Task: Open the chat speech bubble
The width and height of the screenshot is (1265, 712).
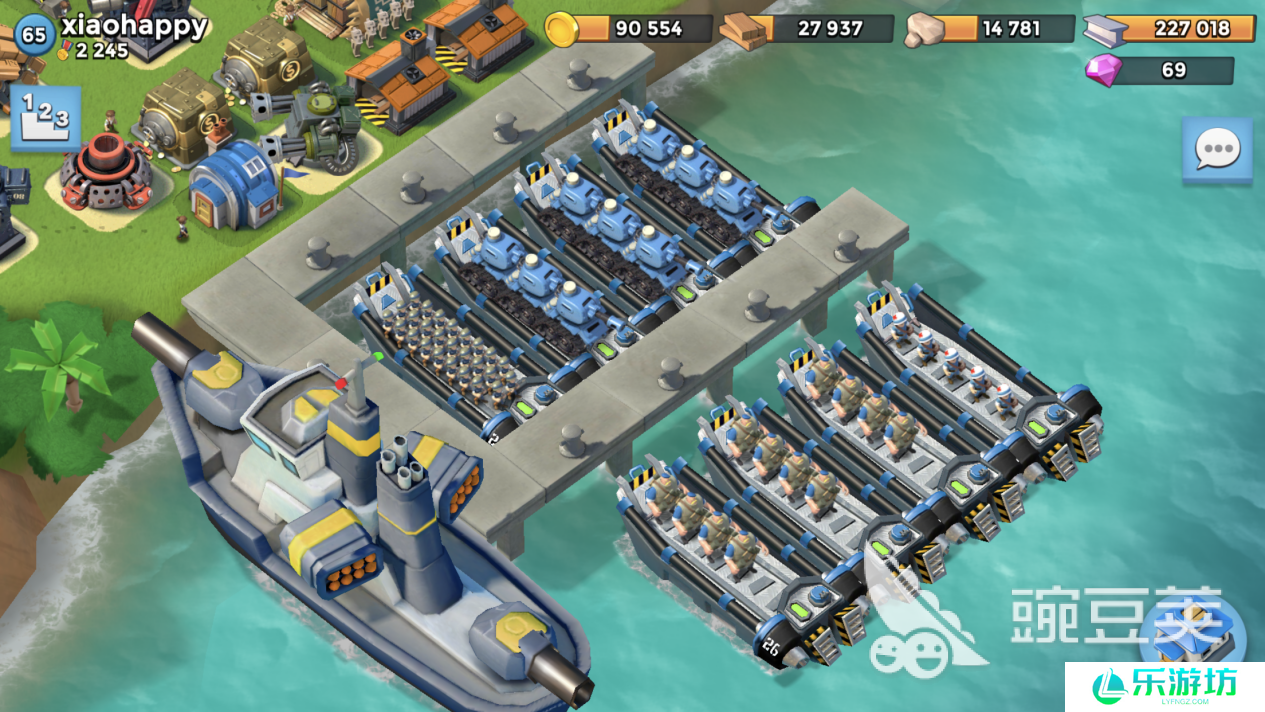Action: (1216, 150)
